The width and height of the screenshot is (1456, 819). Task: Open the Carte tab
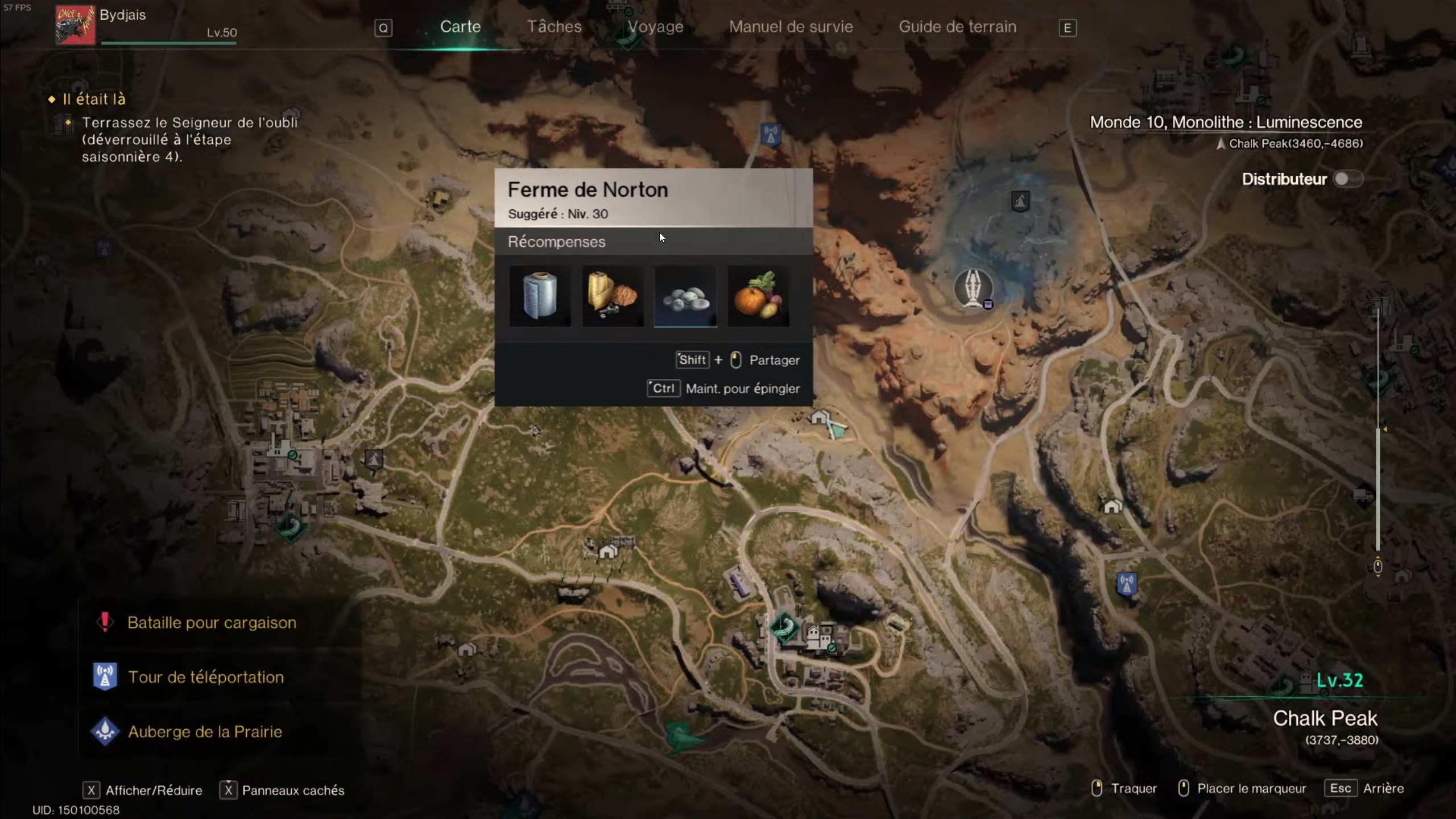(460, 27)
